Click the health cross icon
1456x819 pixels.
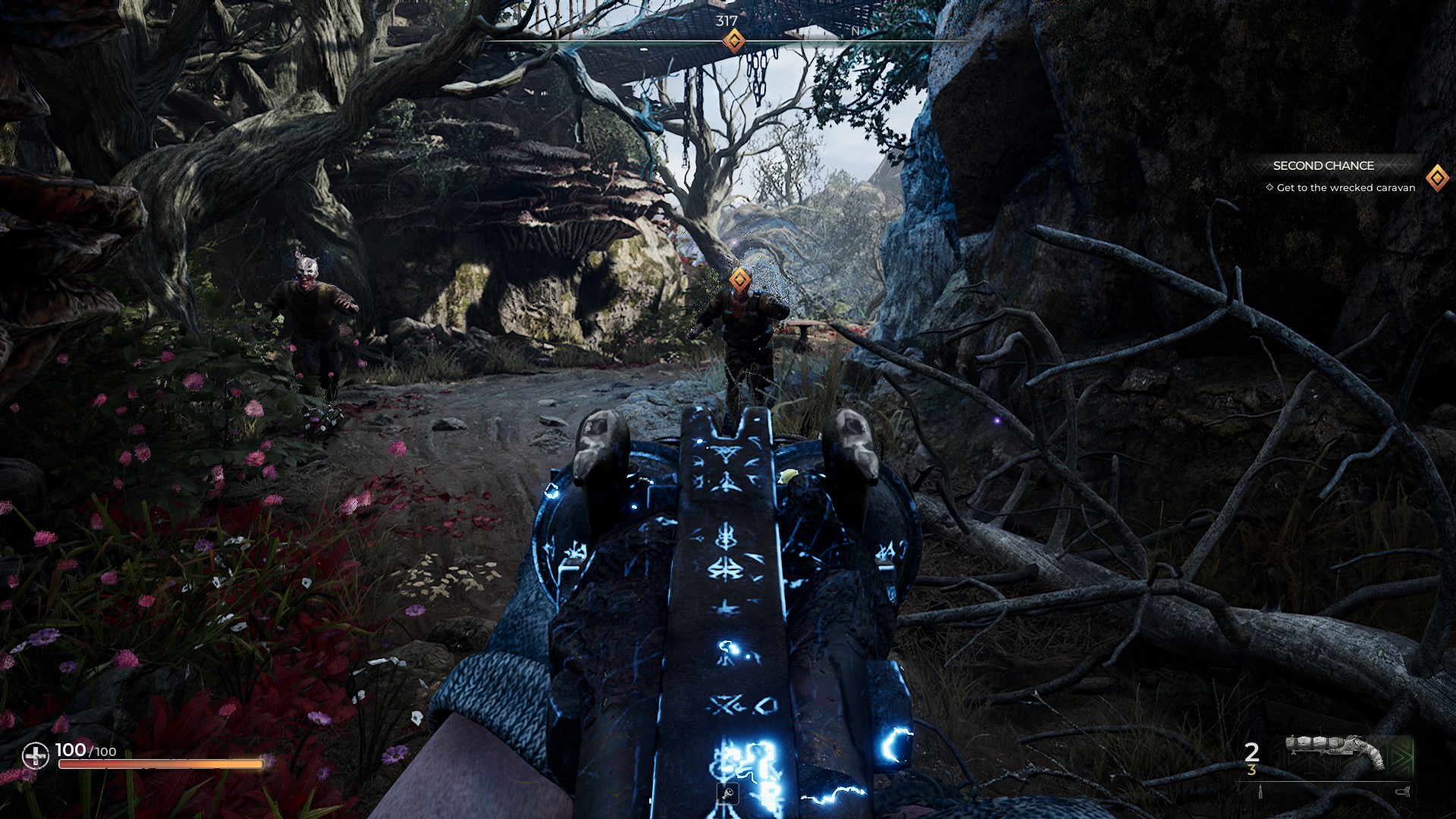[35, 755]
